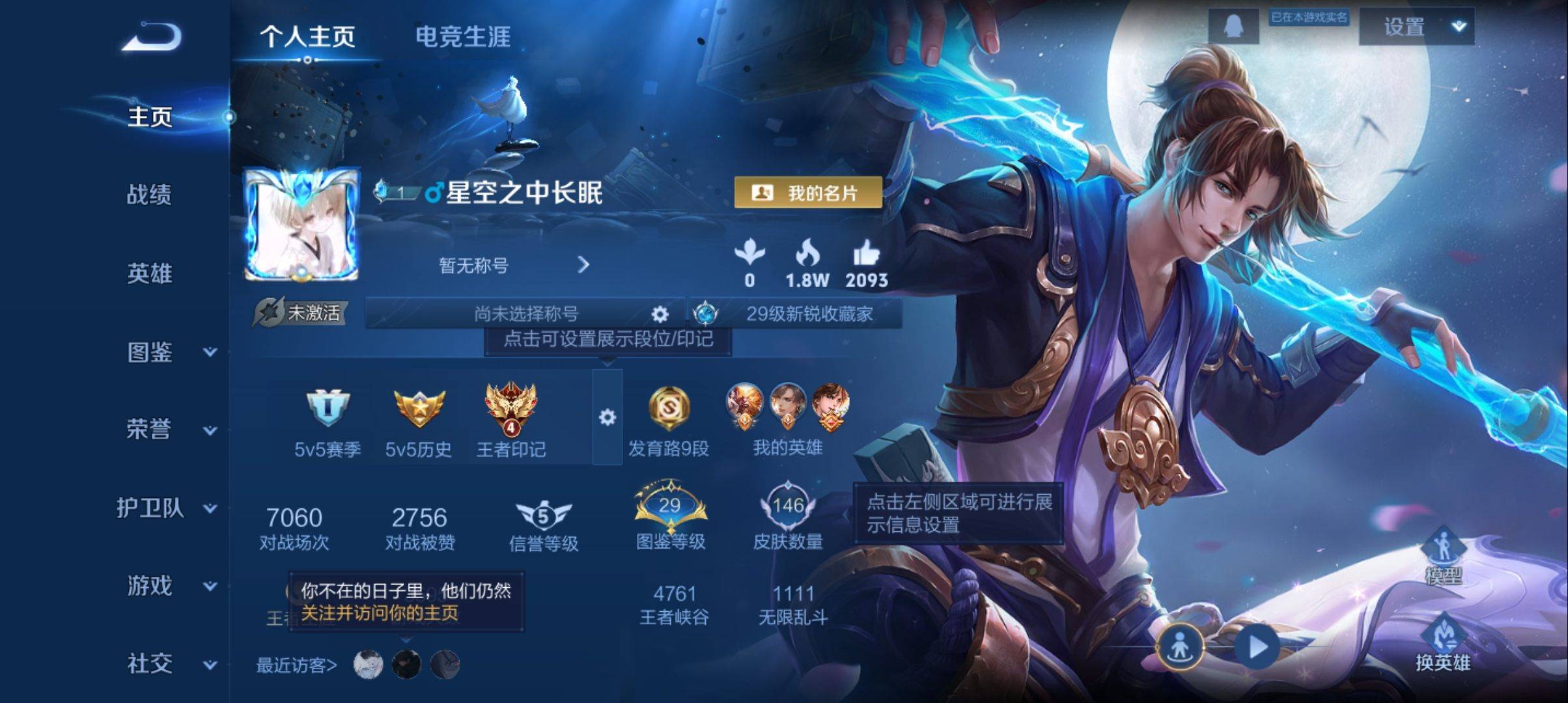Switch to the 电竞生涯 tab
The height and width of the screenshot is (703, 1568).
[464, 37]
